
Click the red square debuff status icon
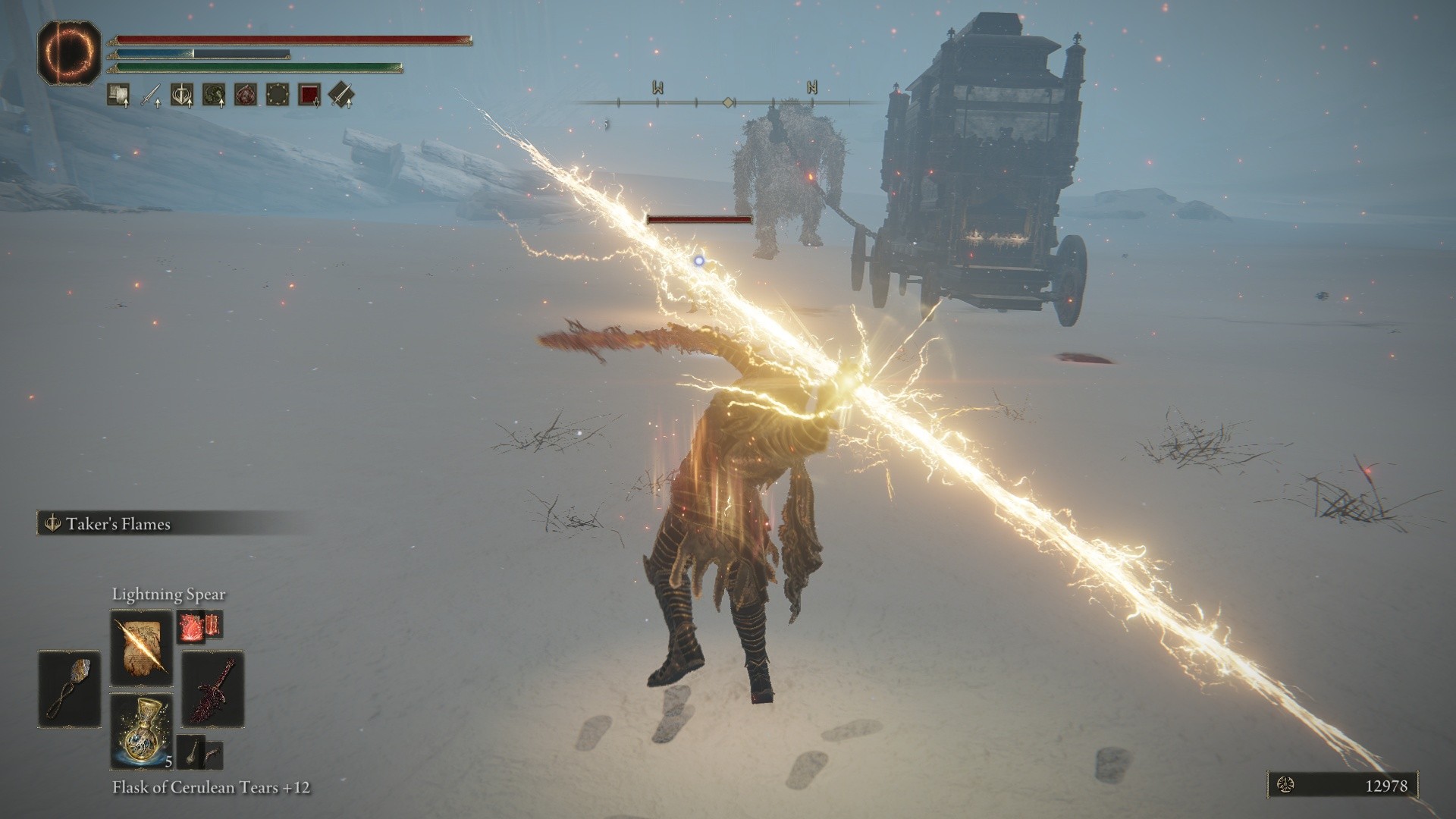(x=309, y=95)
